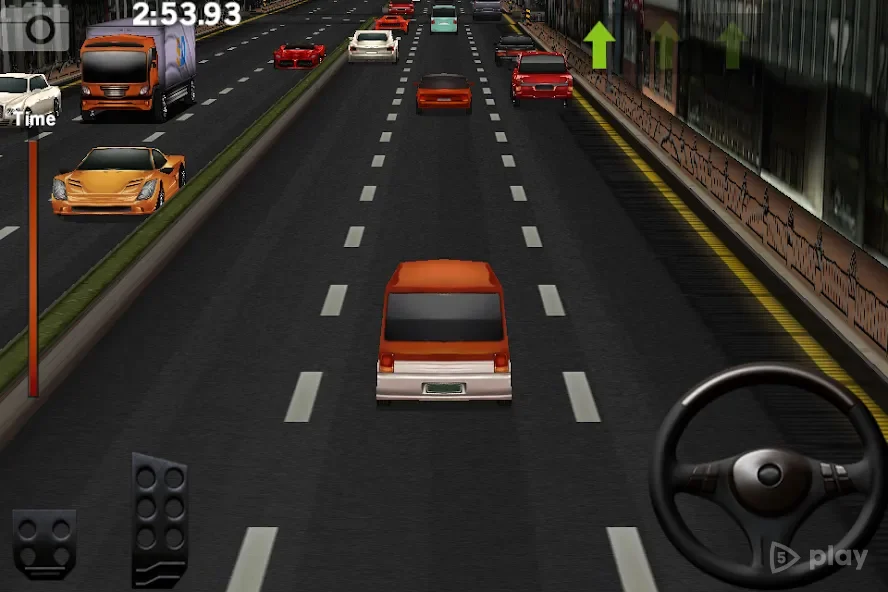The width and height of the screenshot is (888, 592).
Task: Hit the accelerator gas pedal
Action: click(160, 518)
